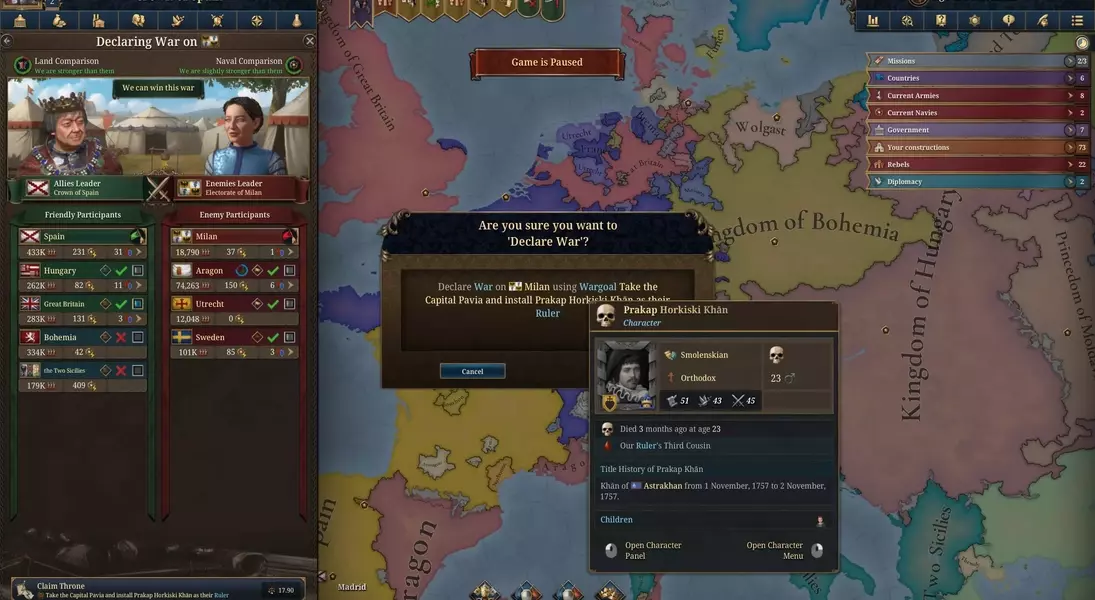Cancel the Declare War confirmation
Screen dimensions: 1095x600
pyautogui.click(x=472, y=371)
